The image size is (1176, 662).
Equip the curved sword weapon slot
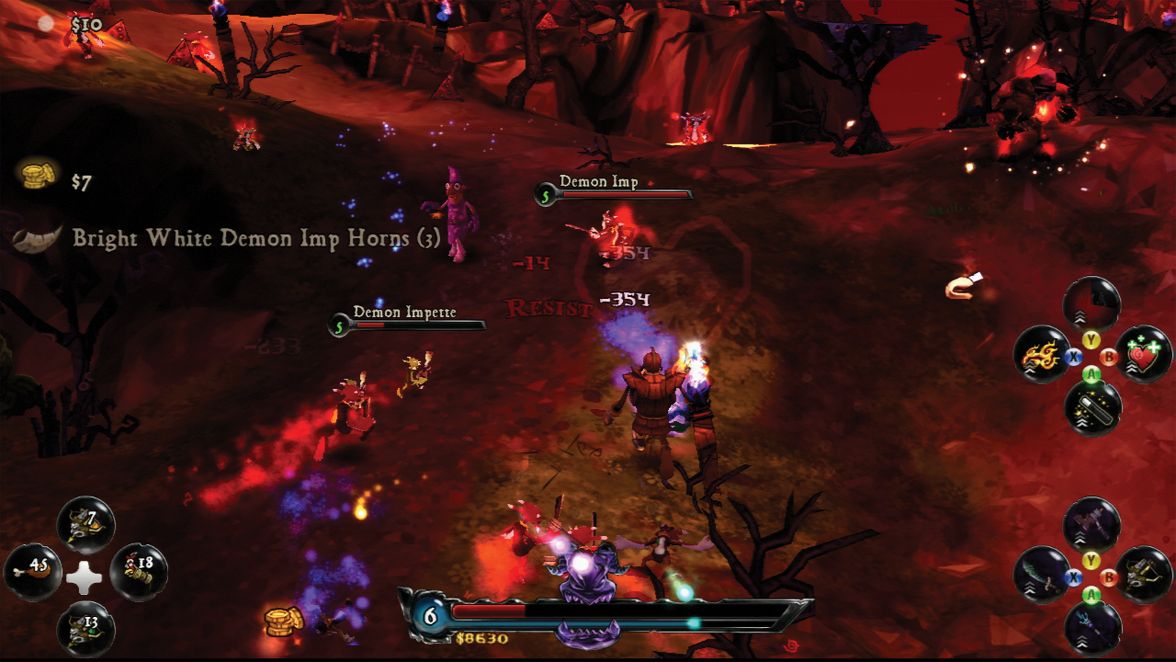1041,575
